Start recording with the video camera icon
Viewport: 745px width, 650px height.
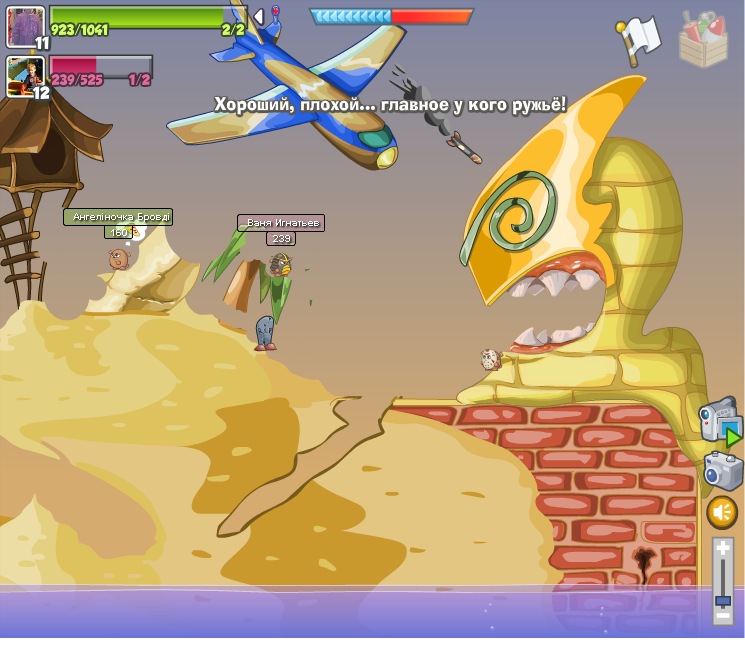(x=718, y=419)
